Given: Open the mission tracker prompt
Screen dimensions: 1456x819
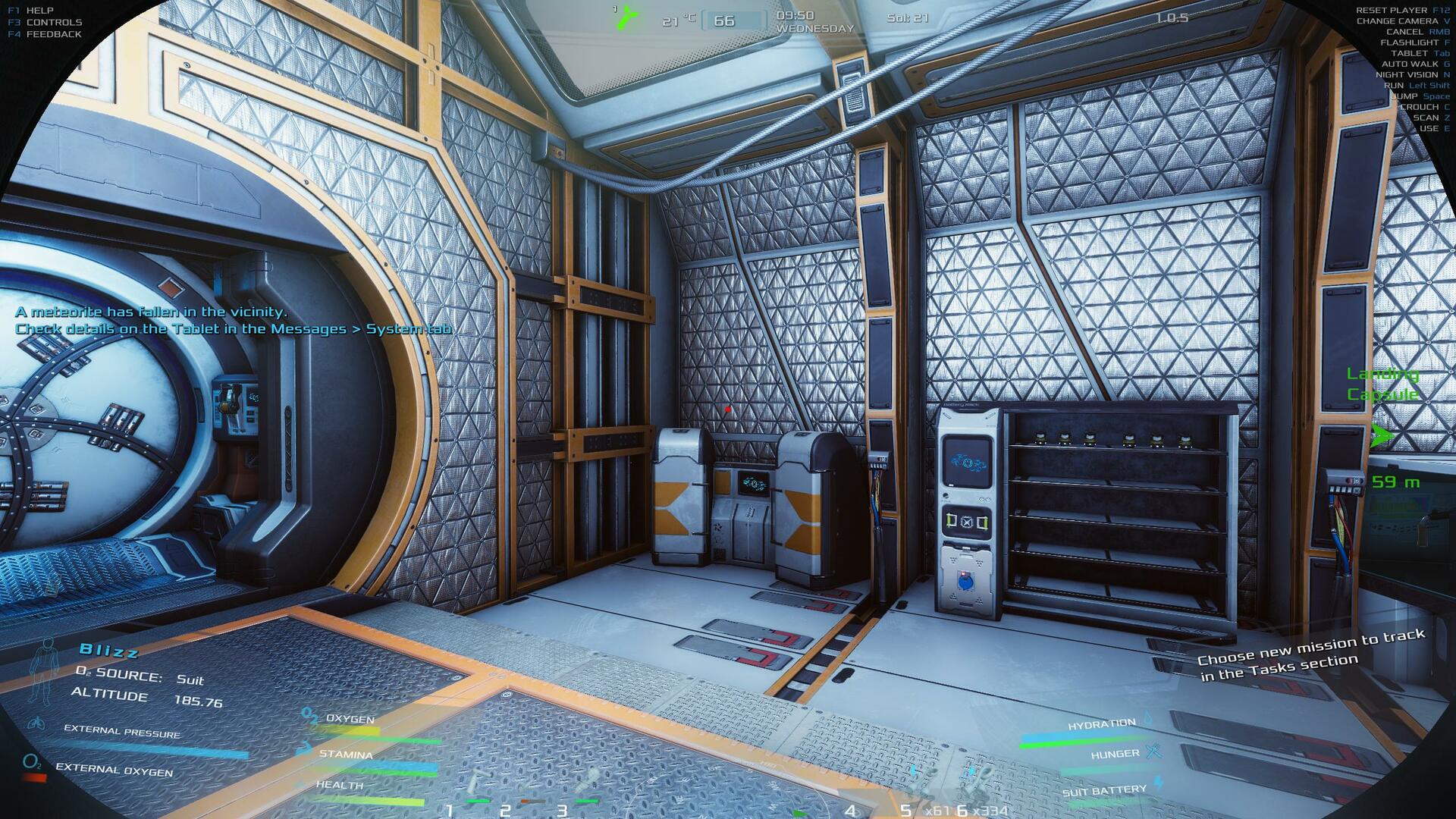Looking at the screenshot, I should pyautogui.click(x=1310, y=654).
